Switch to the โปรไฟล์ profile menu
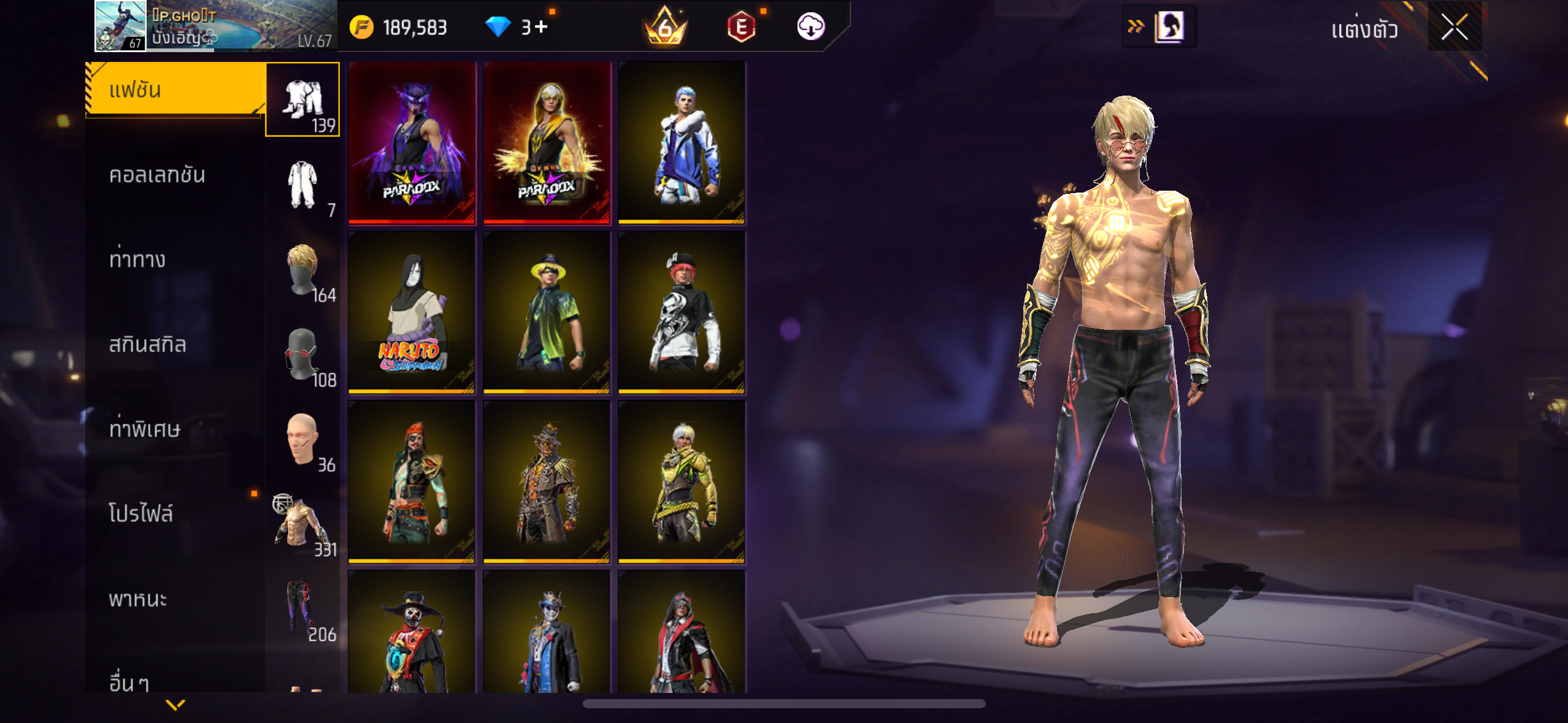1568x723 pixels. pos(141,514)
